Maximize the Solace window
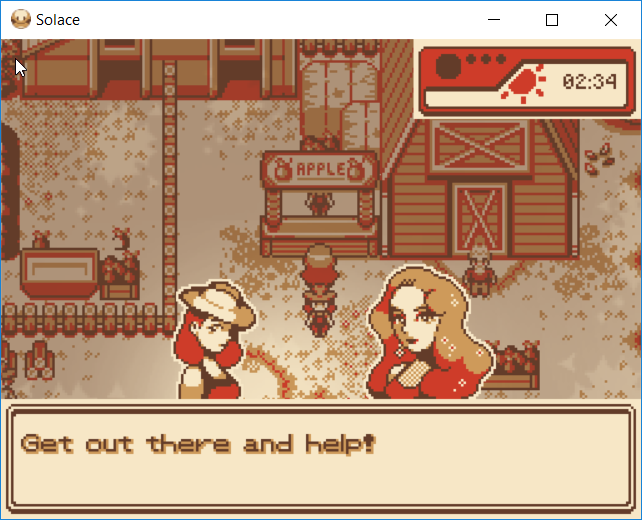 551,20
